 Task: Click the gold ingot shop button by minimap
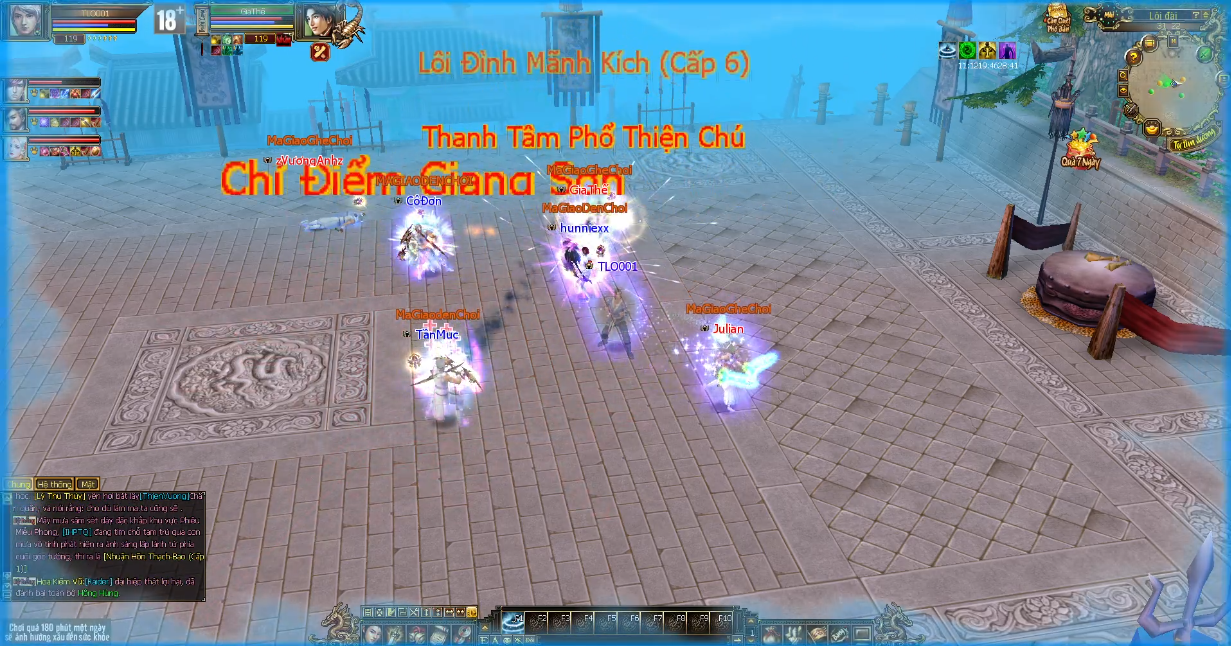click(1153, 128)
